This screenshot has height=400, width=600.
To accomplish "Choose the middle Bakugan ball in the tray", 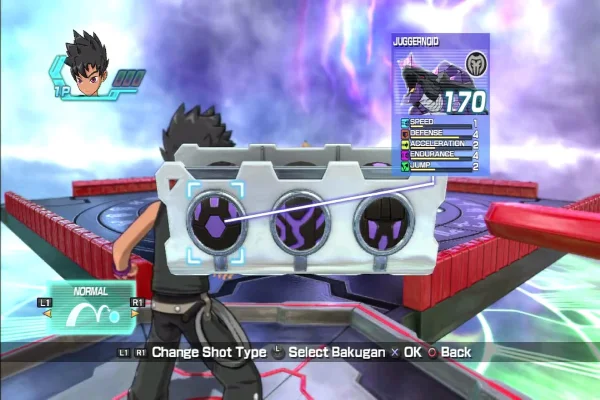I will point(301,222).
